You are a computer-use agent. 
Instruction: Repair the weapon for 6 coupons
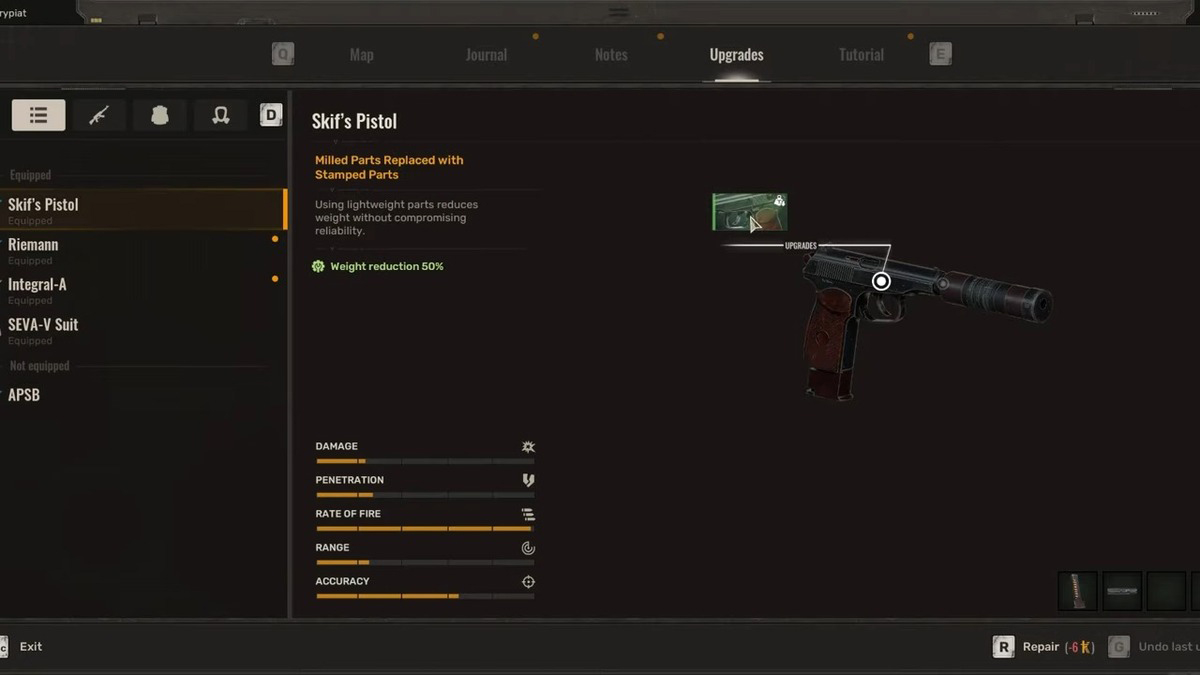1044,647
